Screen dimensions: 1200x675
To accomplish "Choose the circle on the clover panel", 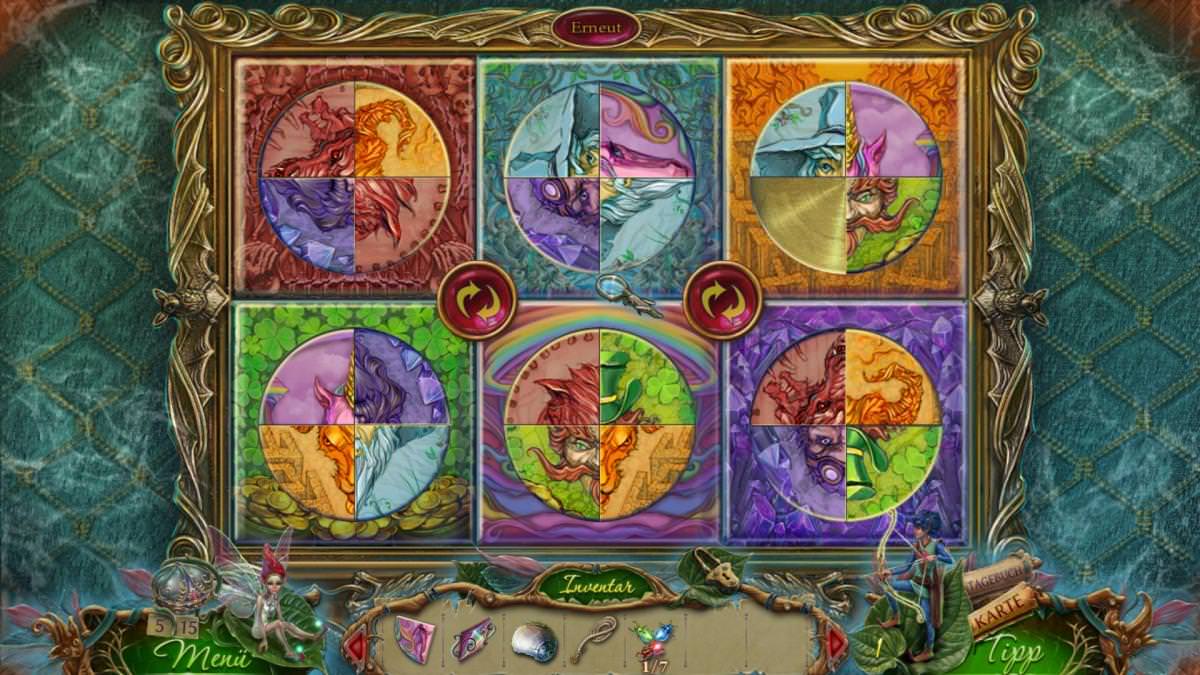I will [354, 424].
